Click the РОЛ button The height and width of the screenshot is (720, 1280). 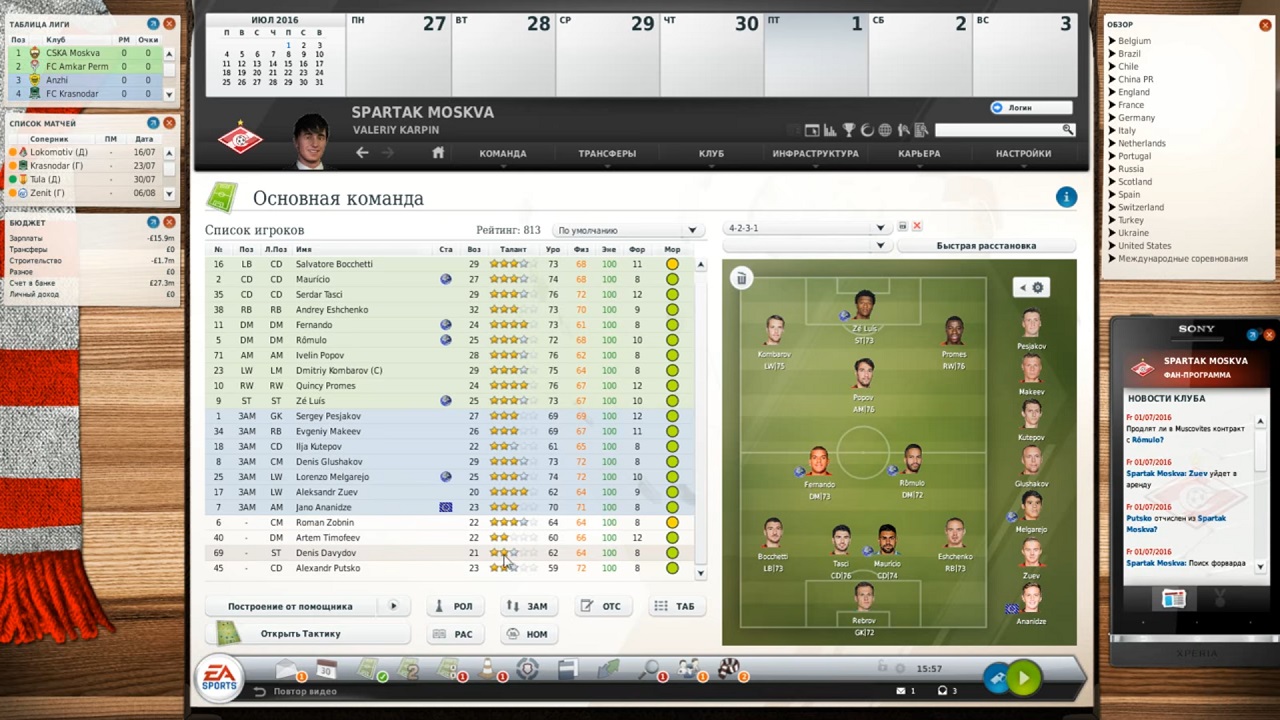point(453,606)
